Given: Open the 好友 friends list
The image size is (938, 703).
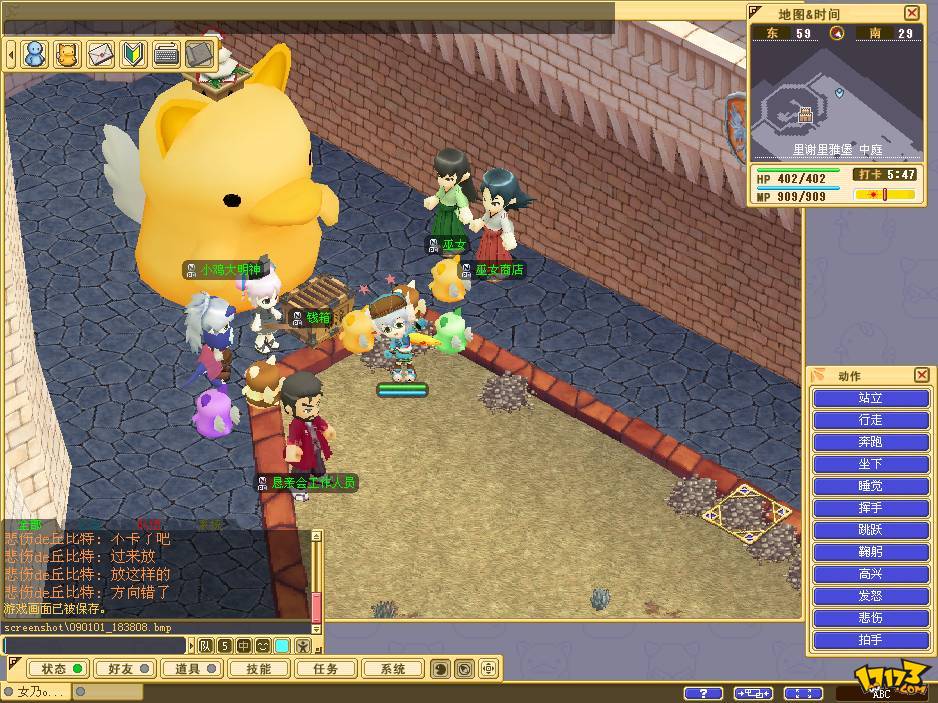Looking at the screenshot, I should 123,669.
